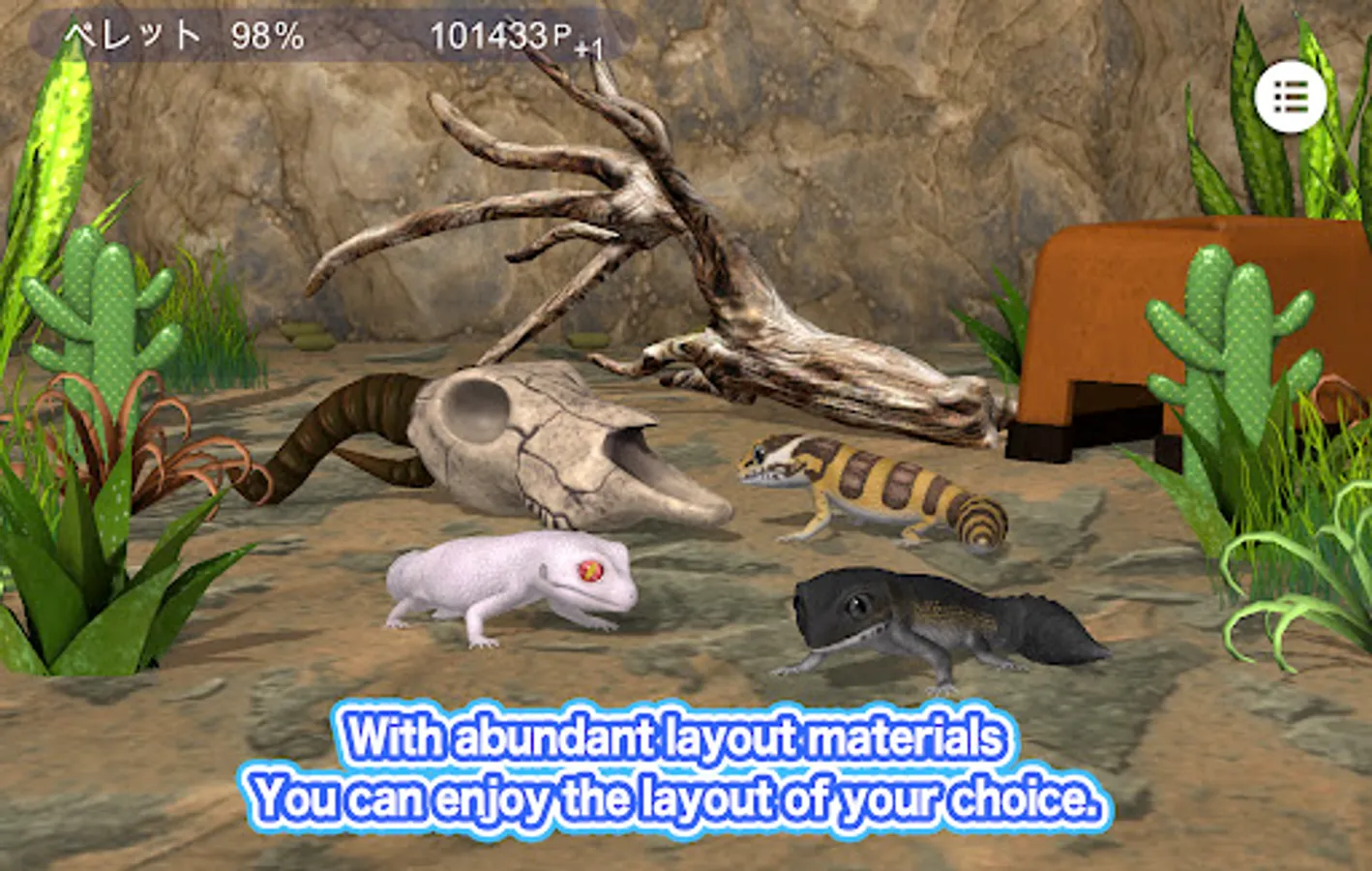Click the +1 points increment text
This screenshot has height=871, width=1372.
[585, 44]
